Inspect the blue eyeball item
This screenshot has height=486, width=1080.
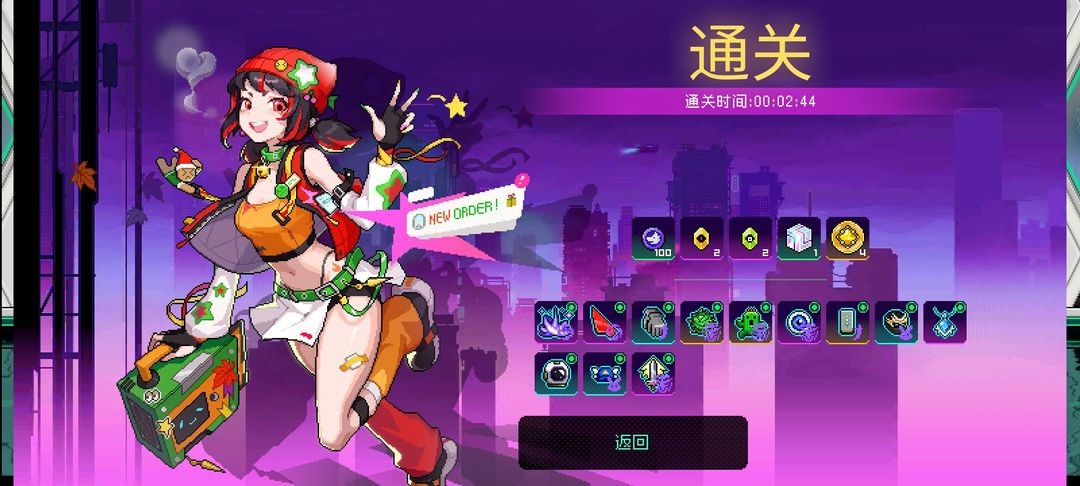click(x=799, y=322)
